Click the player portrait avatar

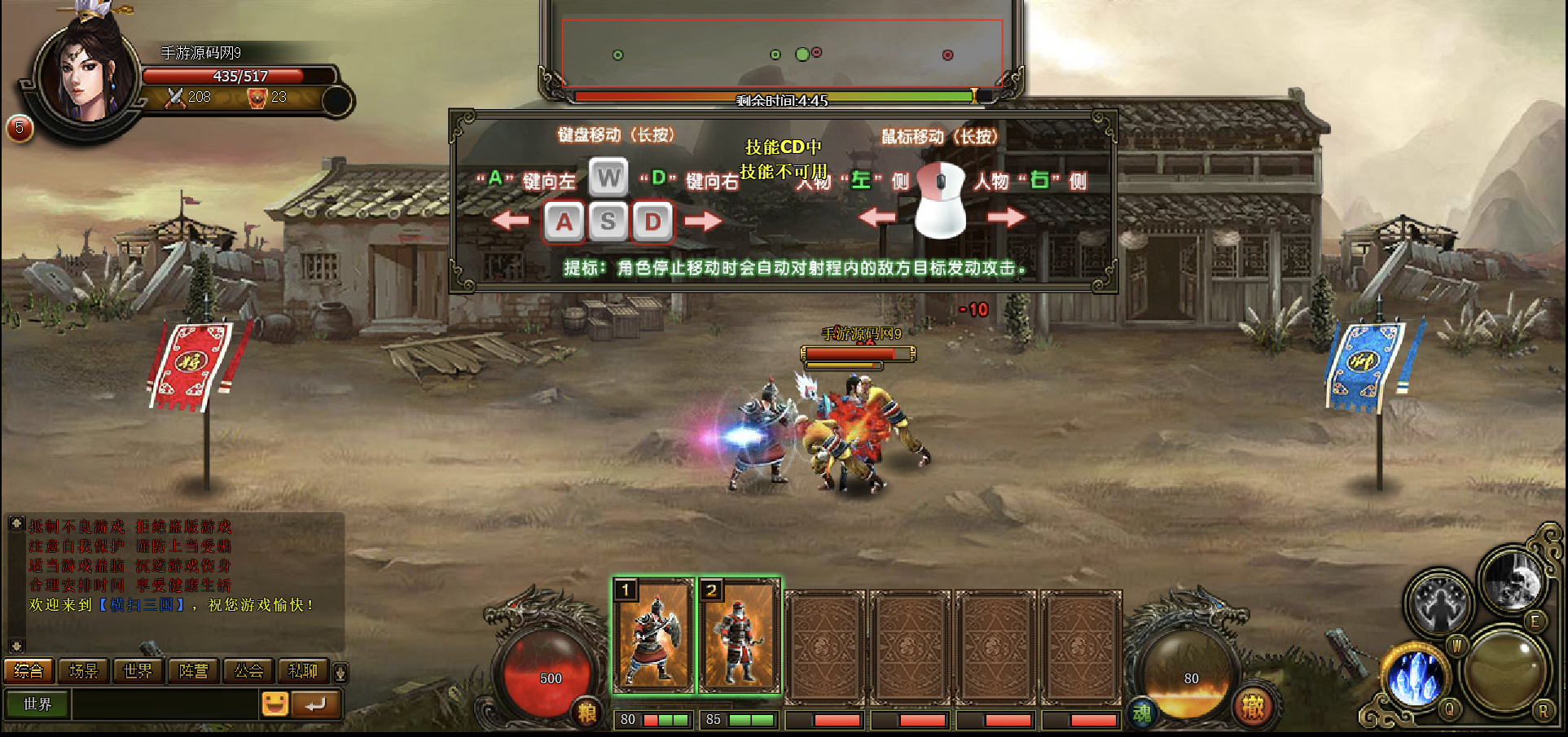86,77
